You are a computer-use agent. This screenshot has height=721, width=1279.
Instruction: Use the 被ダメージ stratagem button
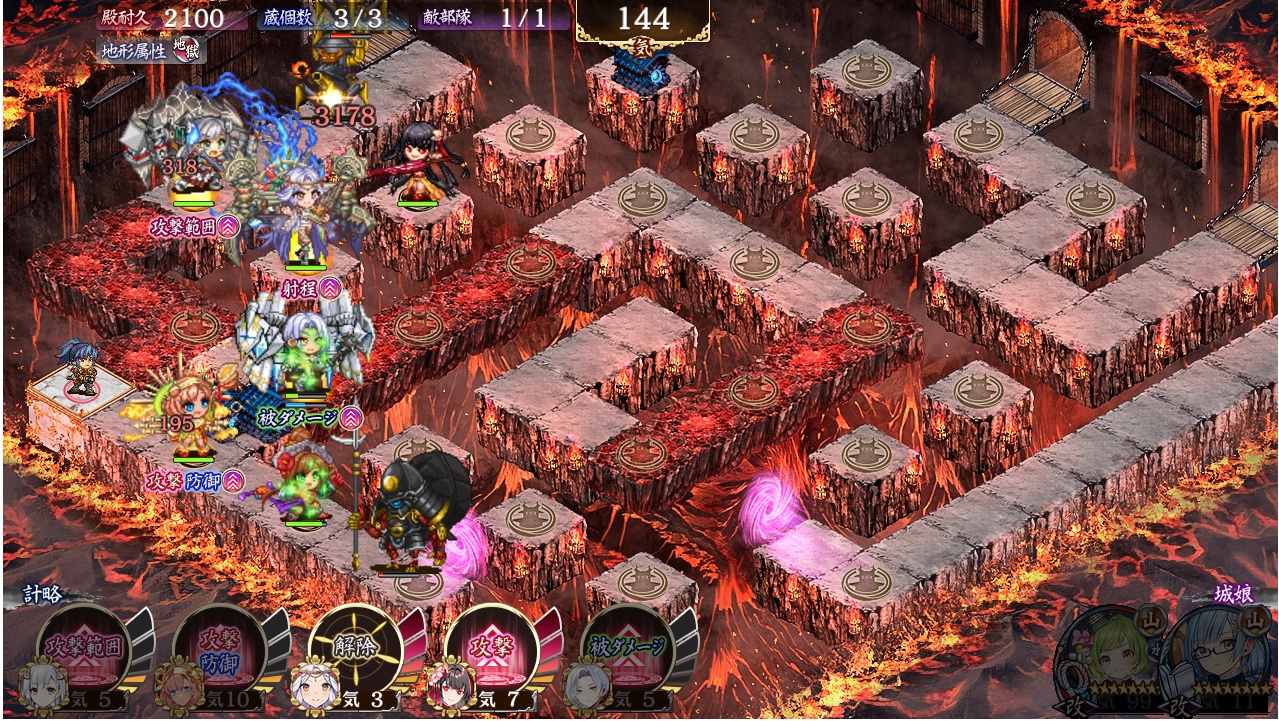627,647
